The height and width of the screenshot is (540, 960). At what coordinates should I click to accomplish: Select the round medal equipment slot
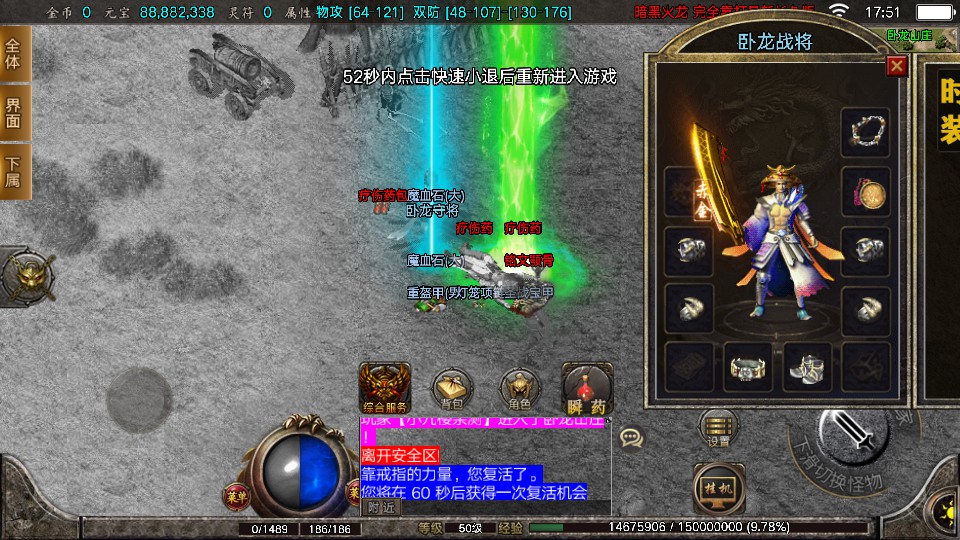[x=865, y=190]
